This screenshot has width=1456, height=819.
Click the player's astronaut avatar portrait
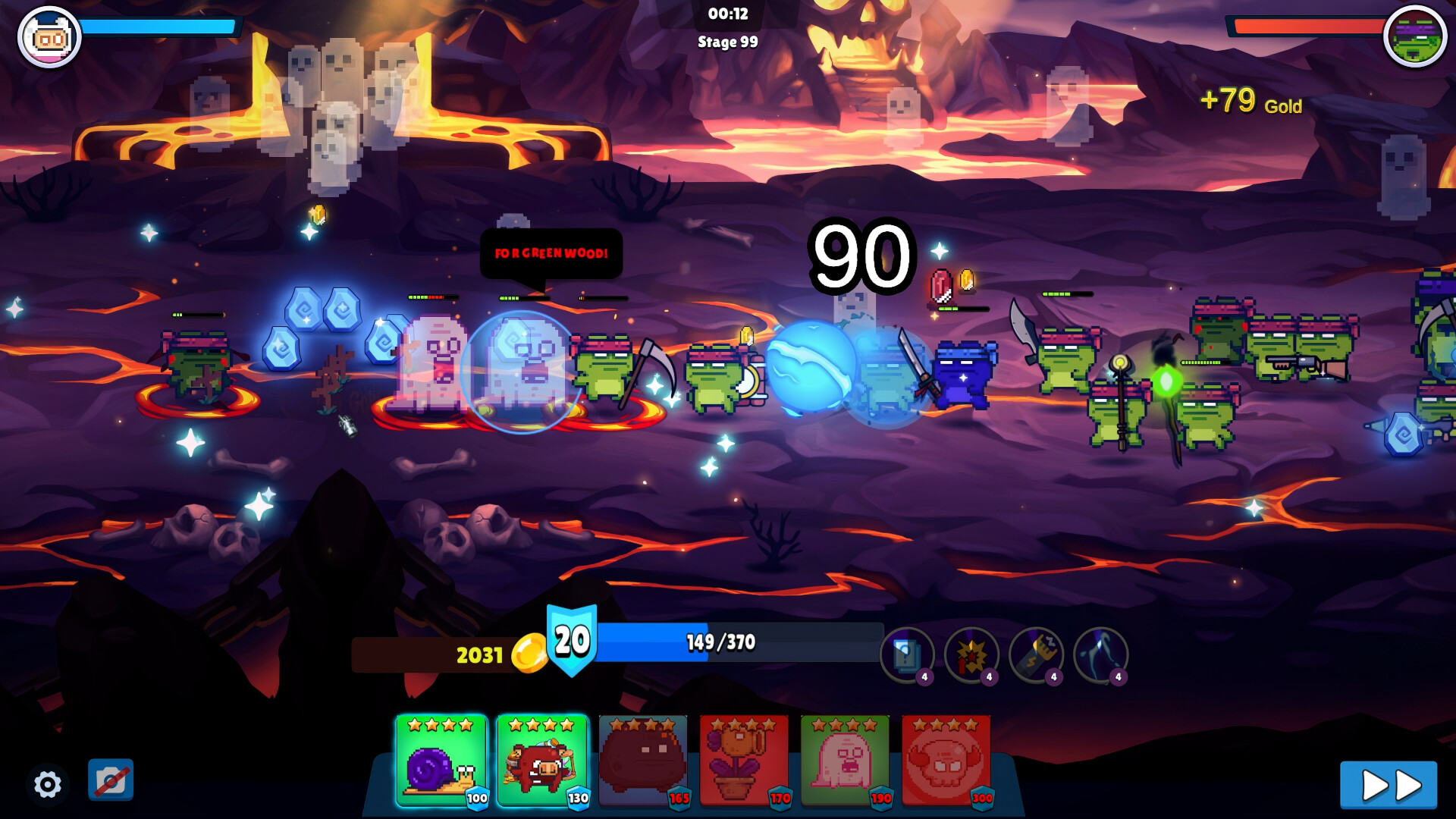[x=49, y=36]
